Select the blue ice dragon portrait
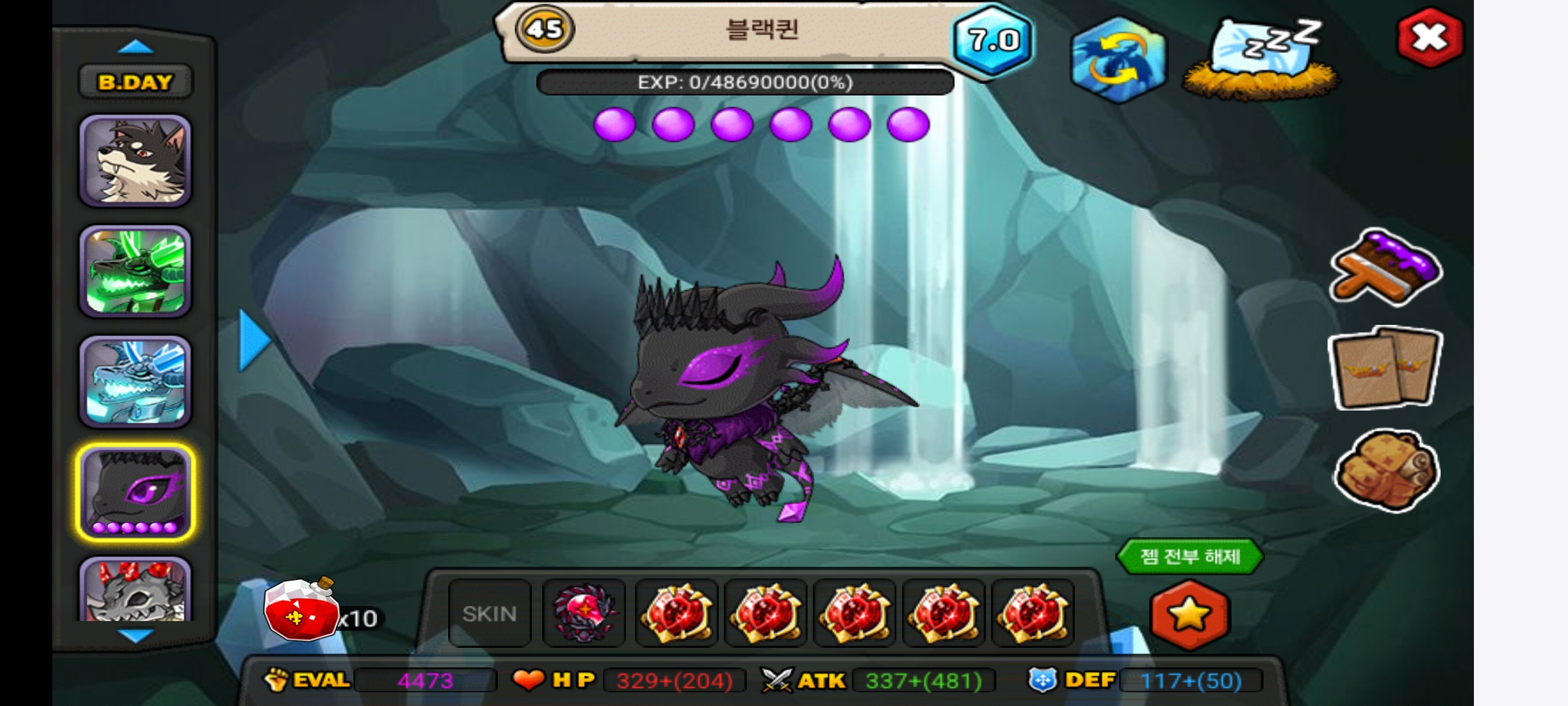Screen dimensions: 1568x706 135,382
